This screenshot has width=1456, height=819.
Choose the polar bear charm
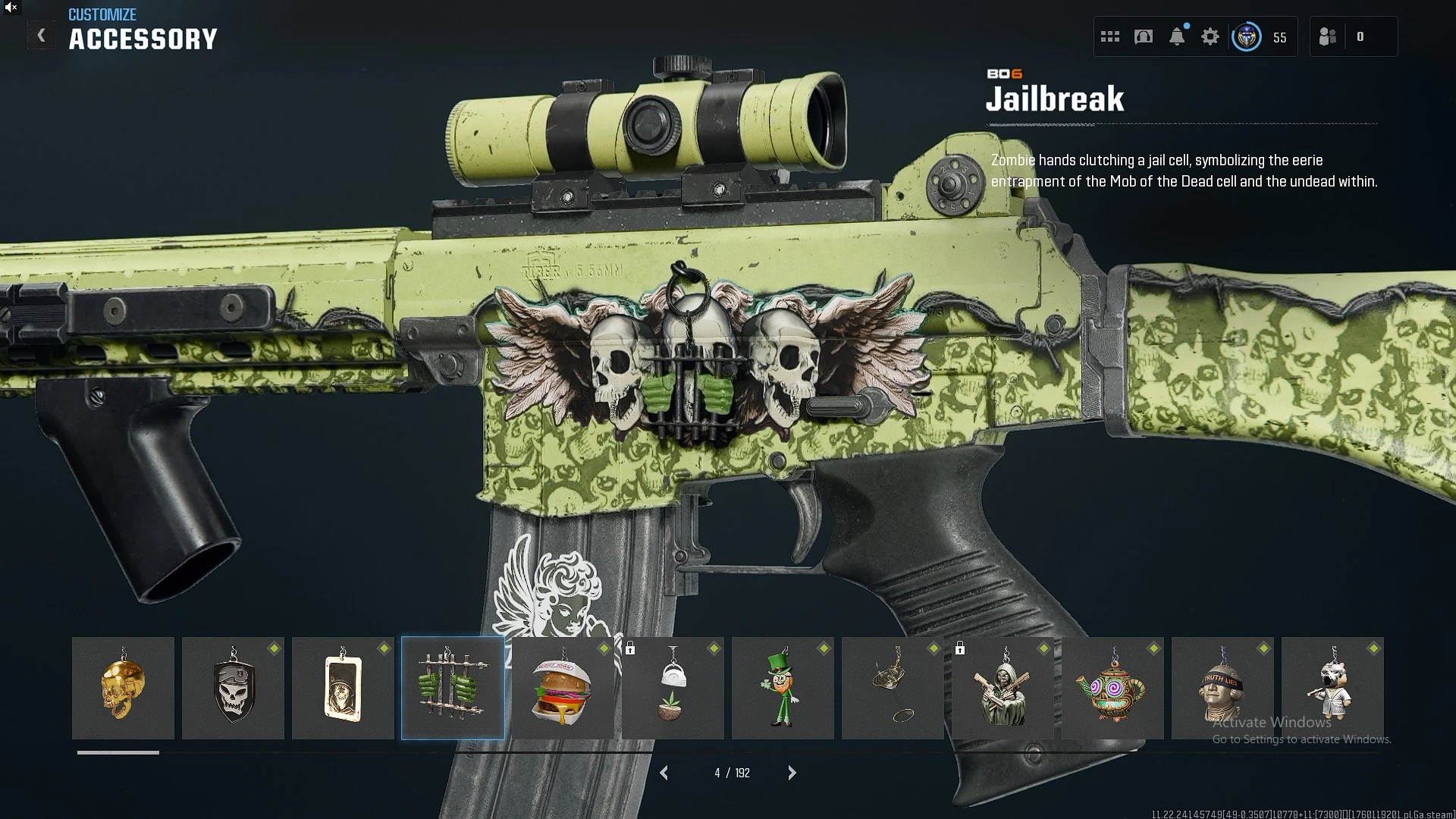[x=1332, y=688]
